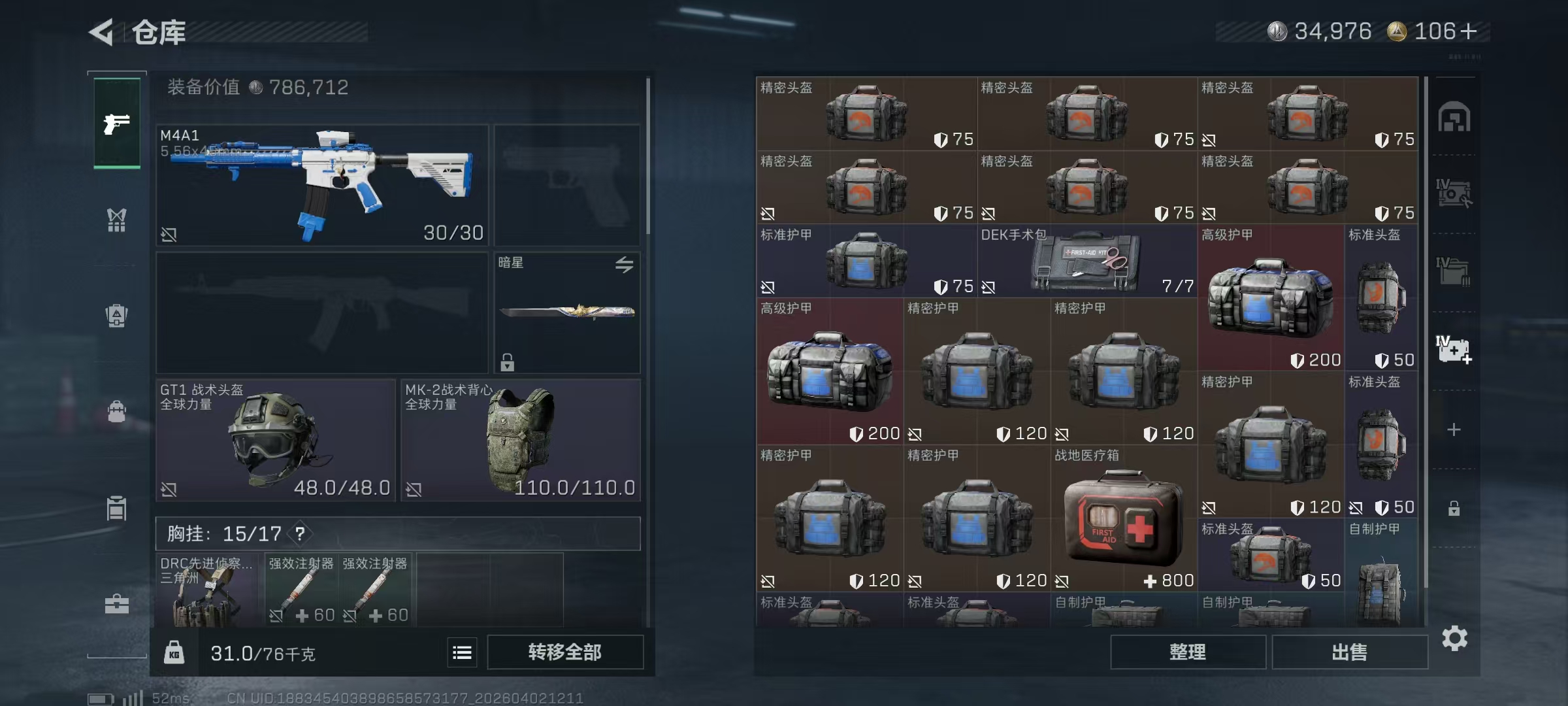Open the toolbox category tab
1568x706 pixels.
[x=117, y=603]
